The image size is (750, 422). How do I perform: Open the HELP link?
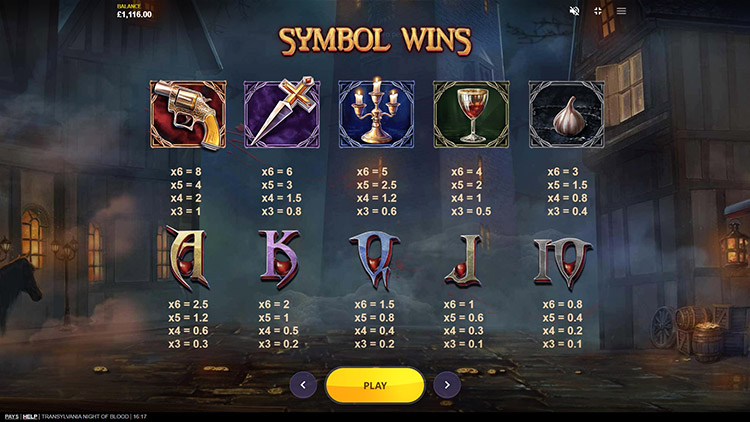coord(30,416)
